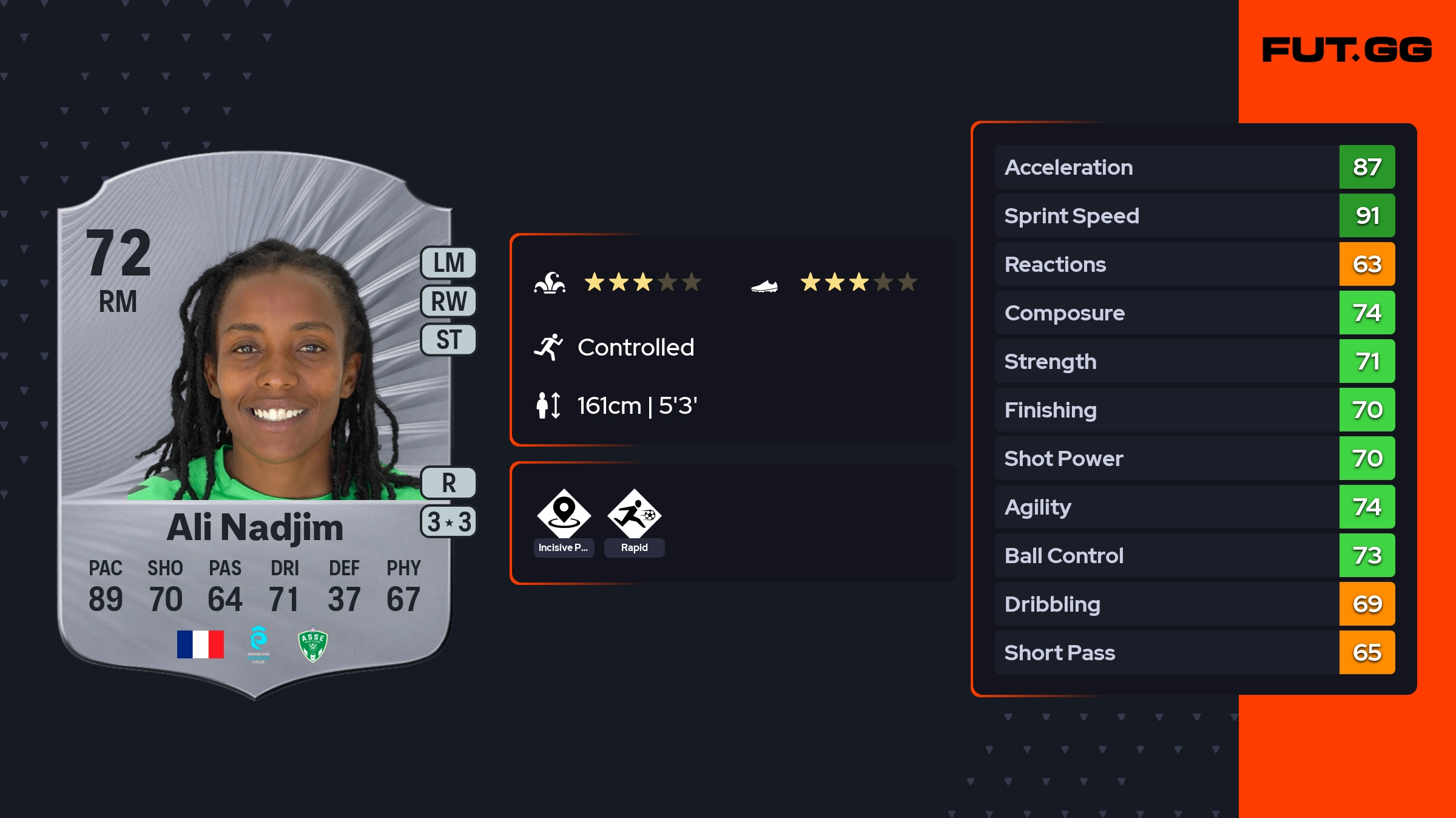Select the Finishing stat row
Screen dimensions: 1456x818
[1194, 410]
